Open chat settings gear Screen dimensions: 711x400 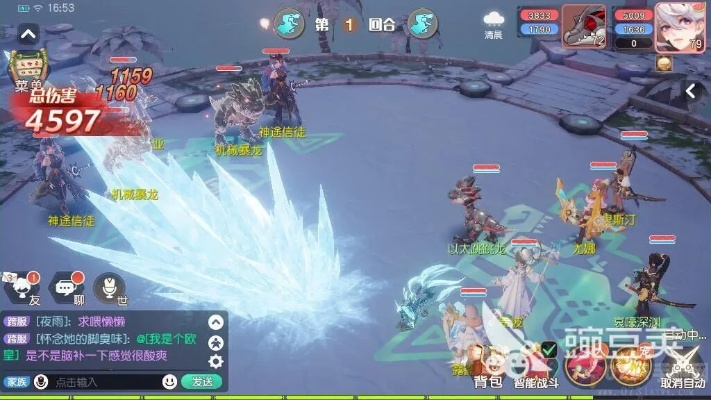tap(215, 359)
